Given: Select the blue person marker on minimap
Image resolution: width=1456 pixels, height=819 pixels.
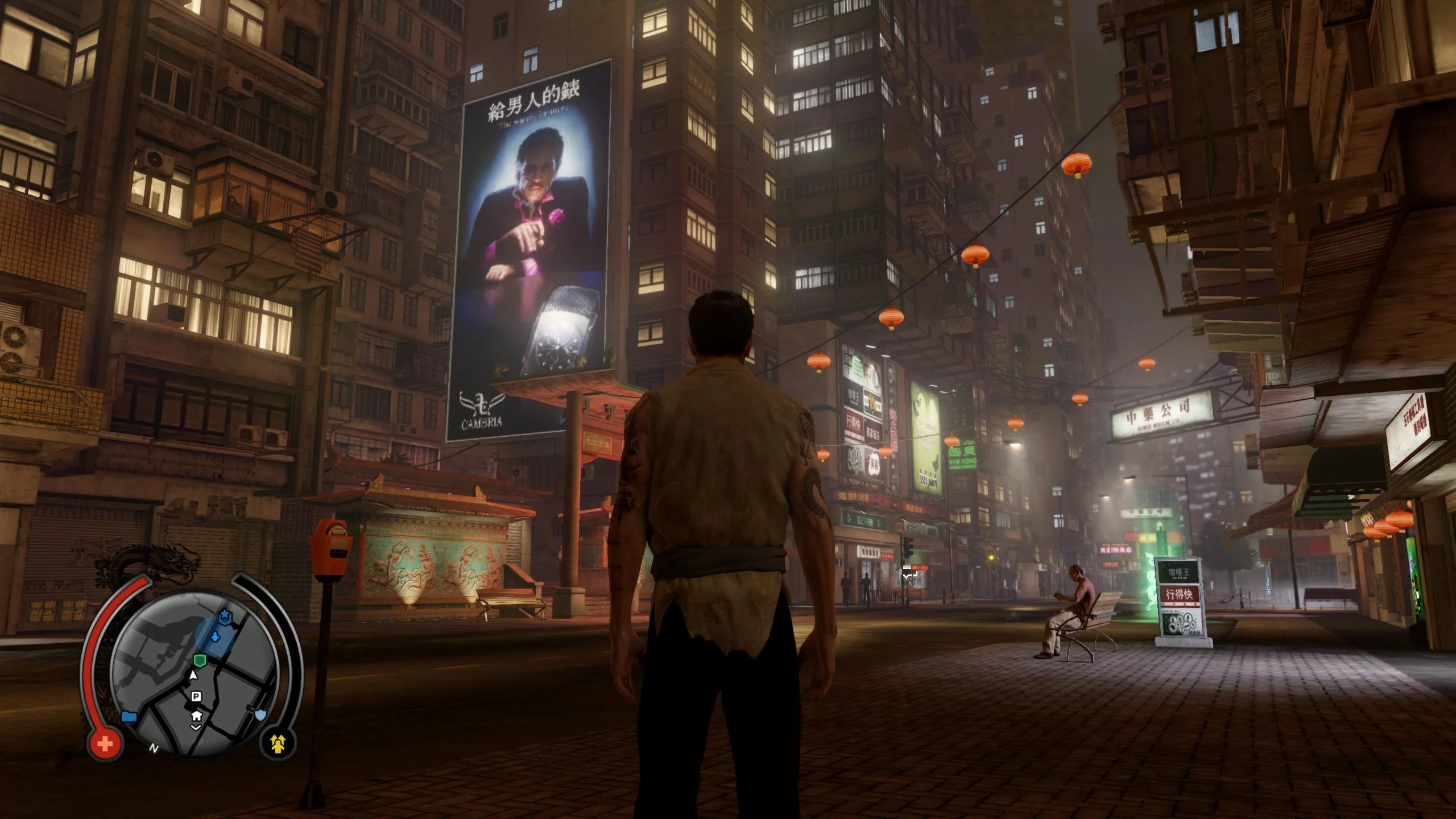Looking at the screenshot, I should point(214,636).
